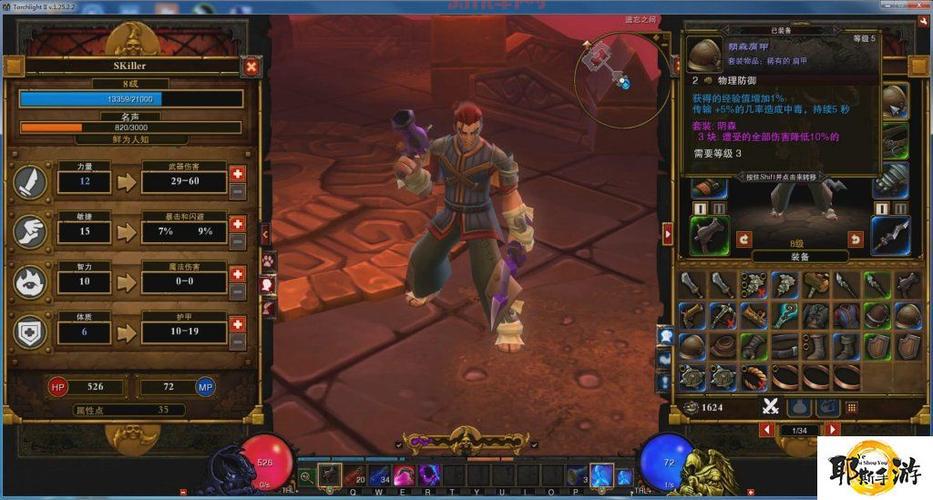Image resolution: width=933 pixels, height=500 pixels.
Task: Open the crossed swords equipment tab
Action: pyautogui.click(x=771, y=406)
